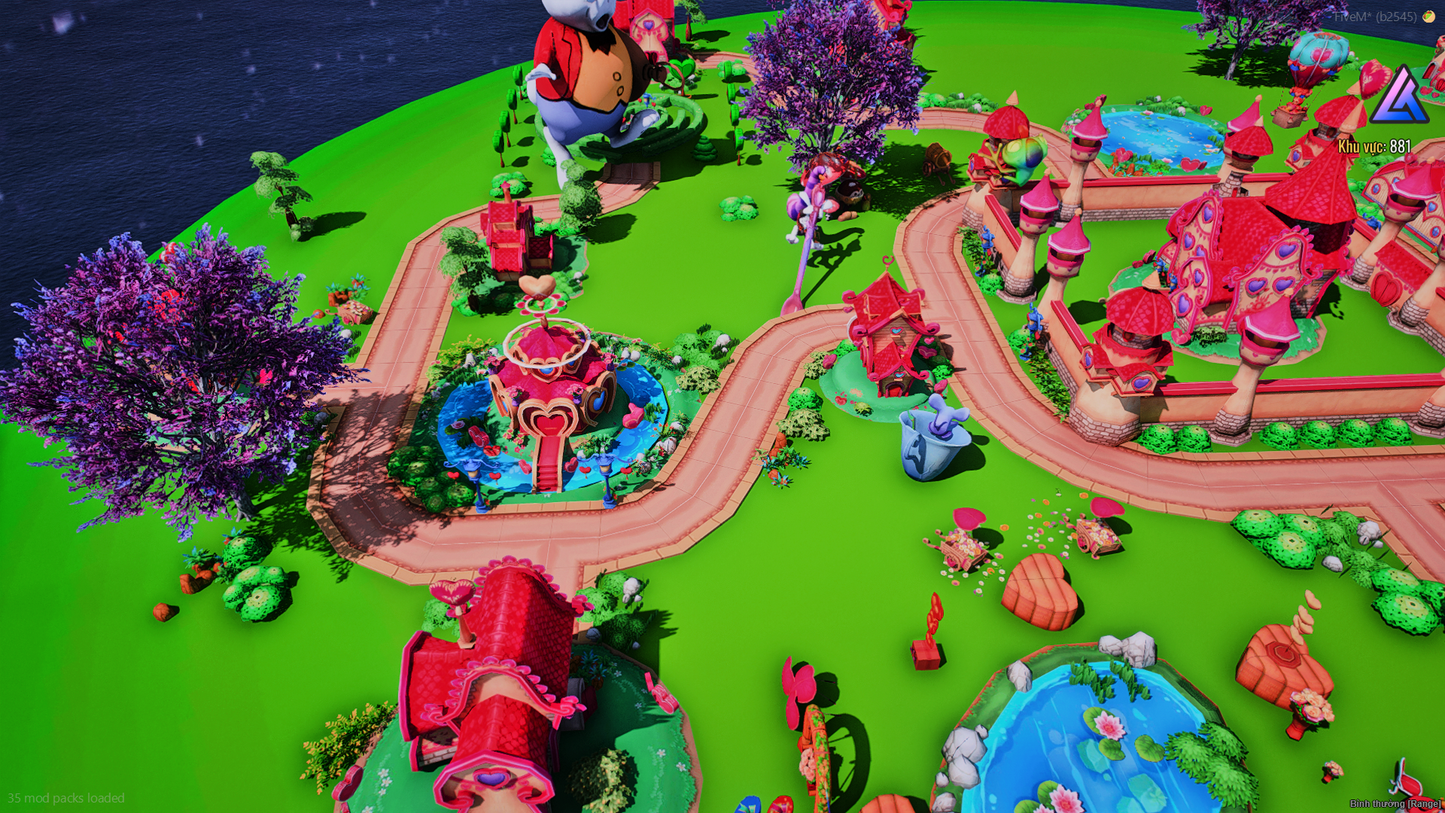Toggle the Khu vực 881 zone indicator
Viewport: 1445px width, 813px height.
pos(1372,143)
